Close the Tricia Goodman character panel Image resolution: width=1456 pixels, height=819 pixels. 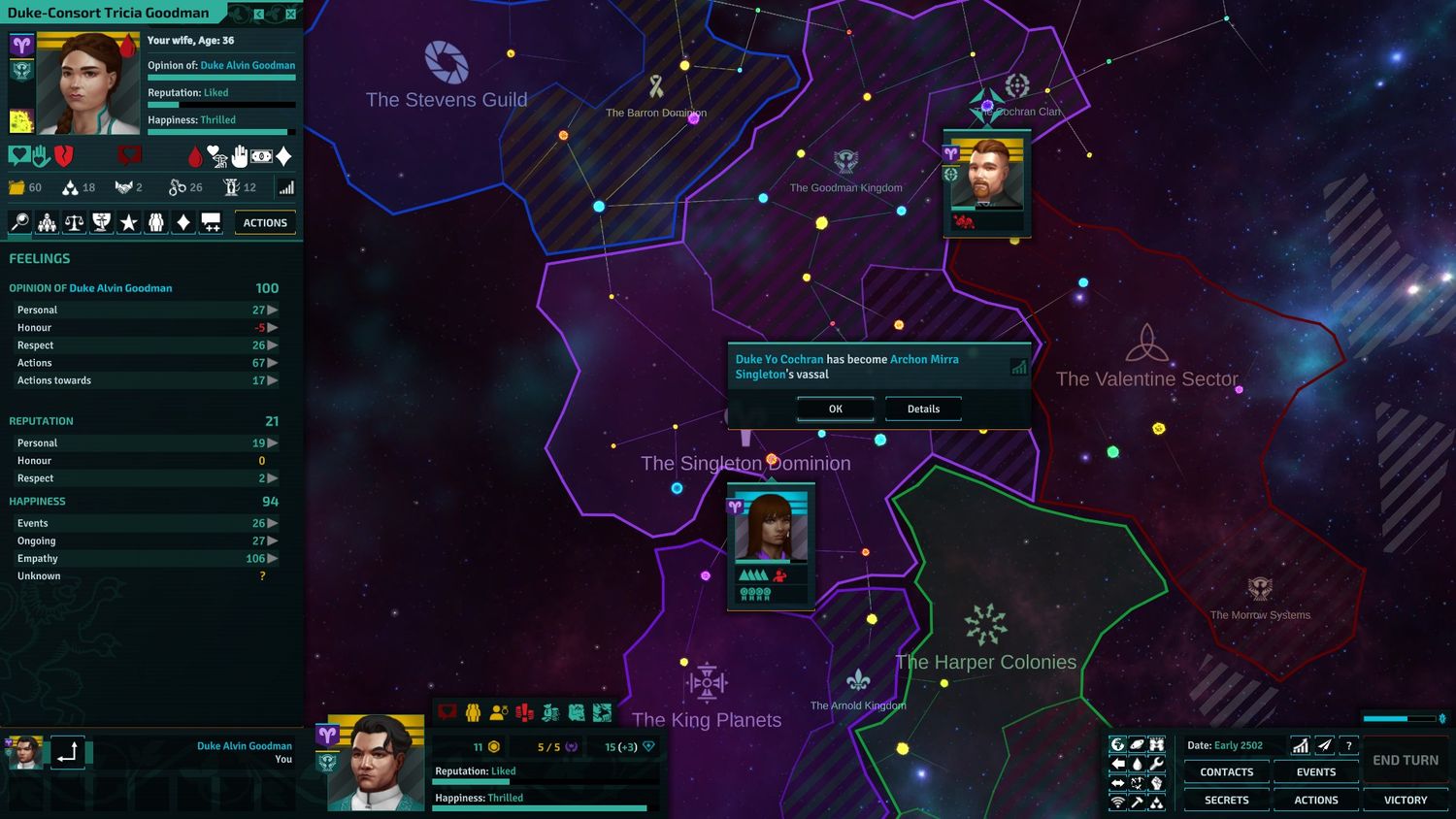point(290,14)
